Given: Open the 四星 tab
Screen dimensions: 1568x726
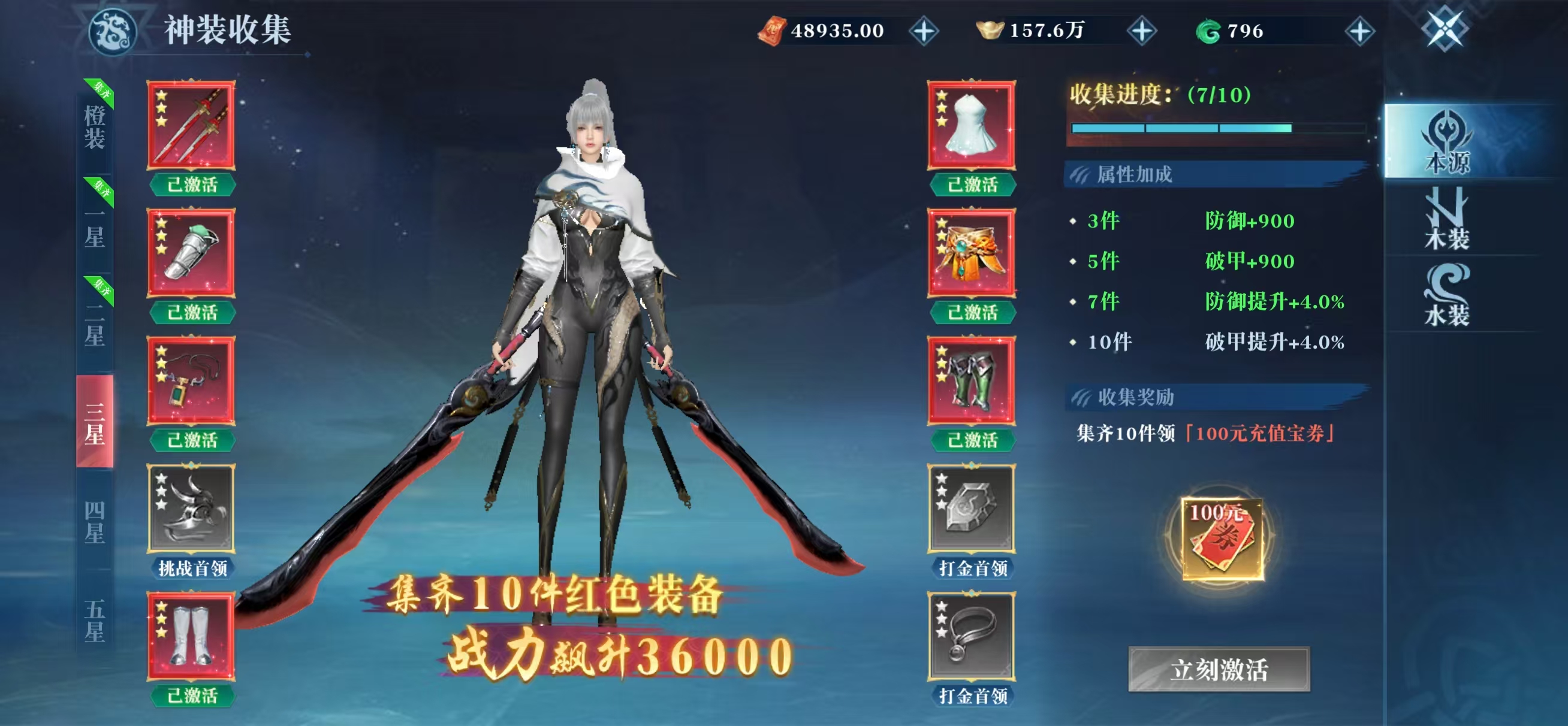Looking at the screenshot, I should tap(95, 522).
